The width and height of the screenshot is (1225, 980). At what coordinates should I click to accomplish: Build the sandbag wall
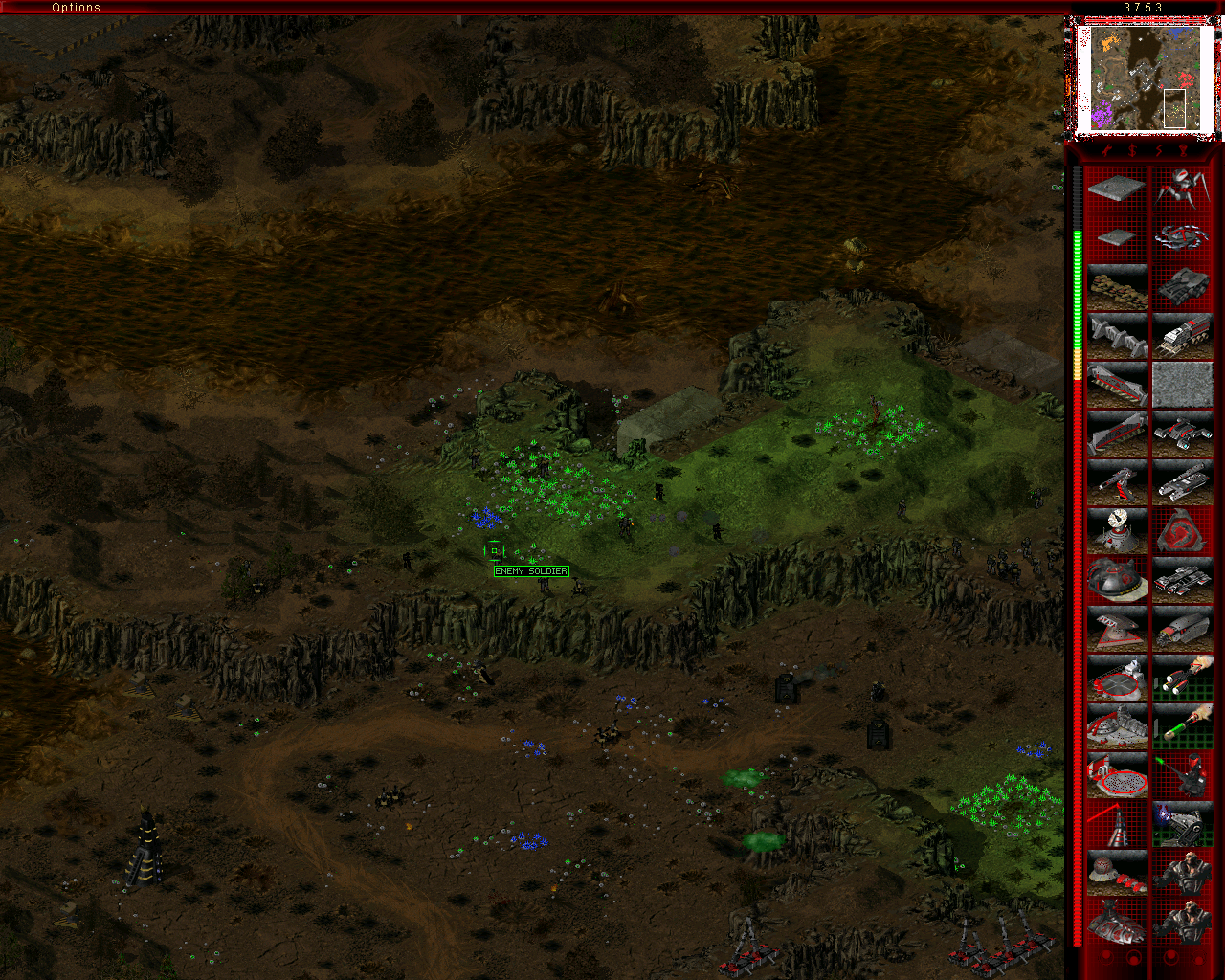click(1117, 286)
